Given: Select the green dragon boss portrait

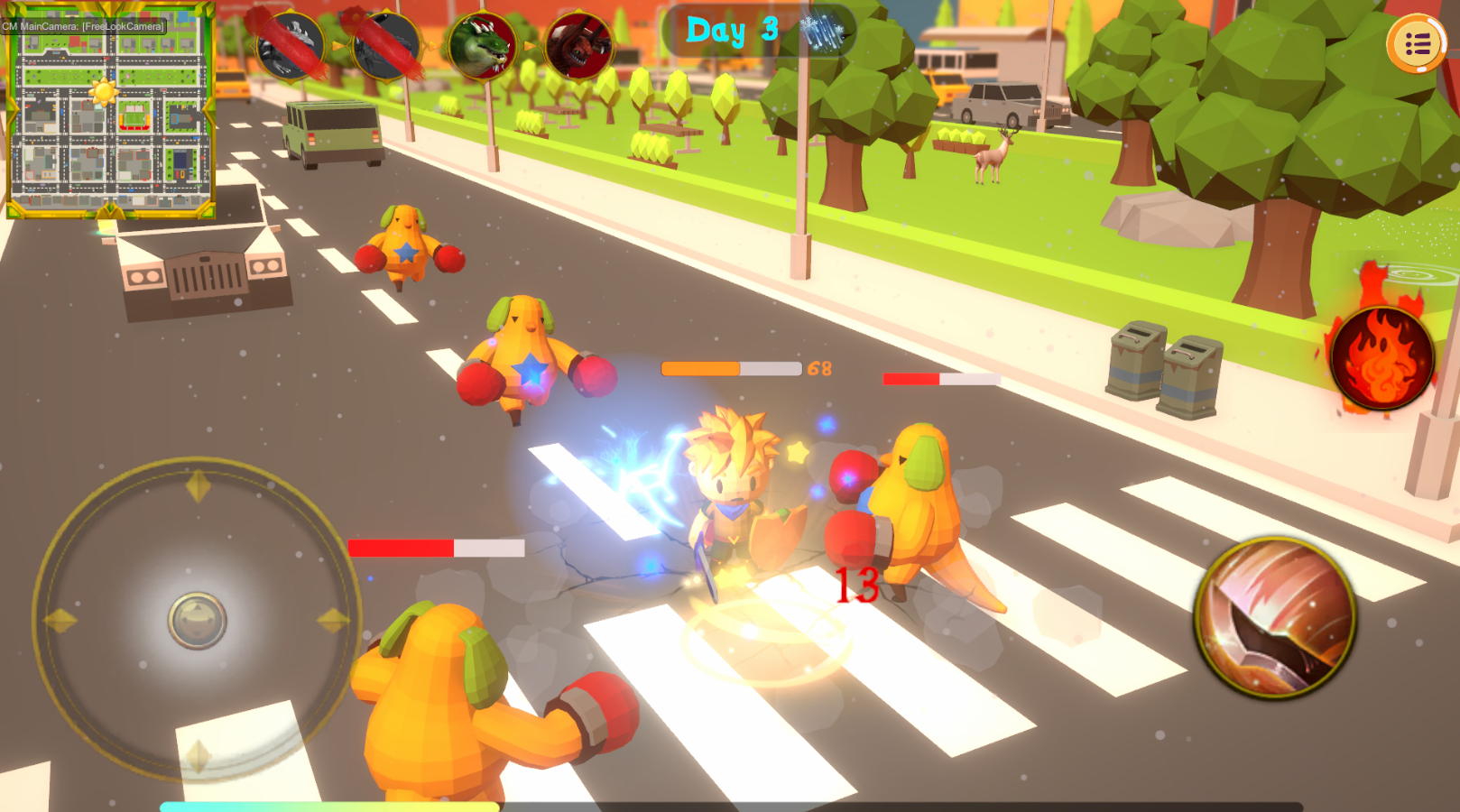Looking at the screenshot, I should 482,45.
